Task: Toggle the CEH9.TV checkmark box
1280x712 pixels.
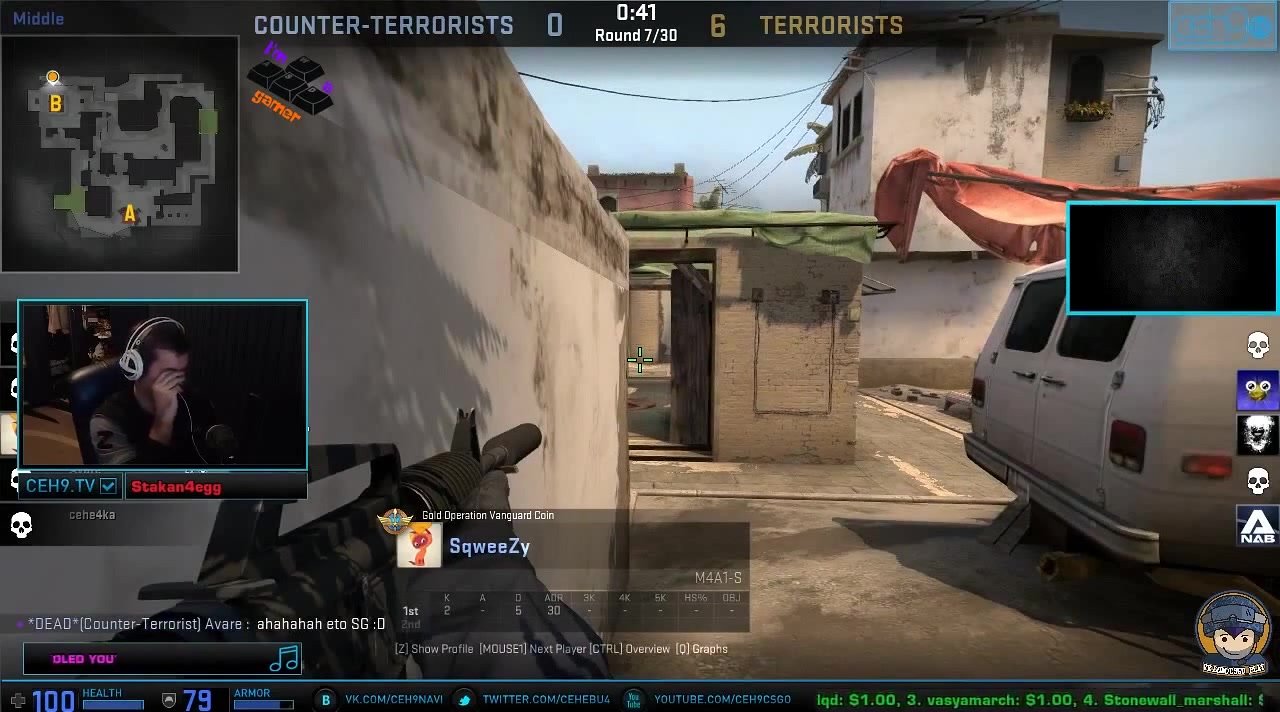Action: coord(108,487)
